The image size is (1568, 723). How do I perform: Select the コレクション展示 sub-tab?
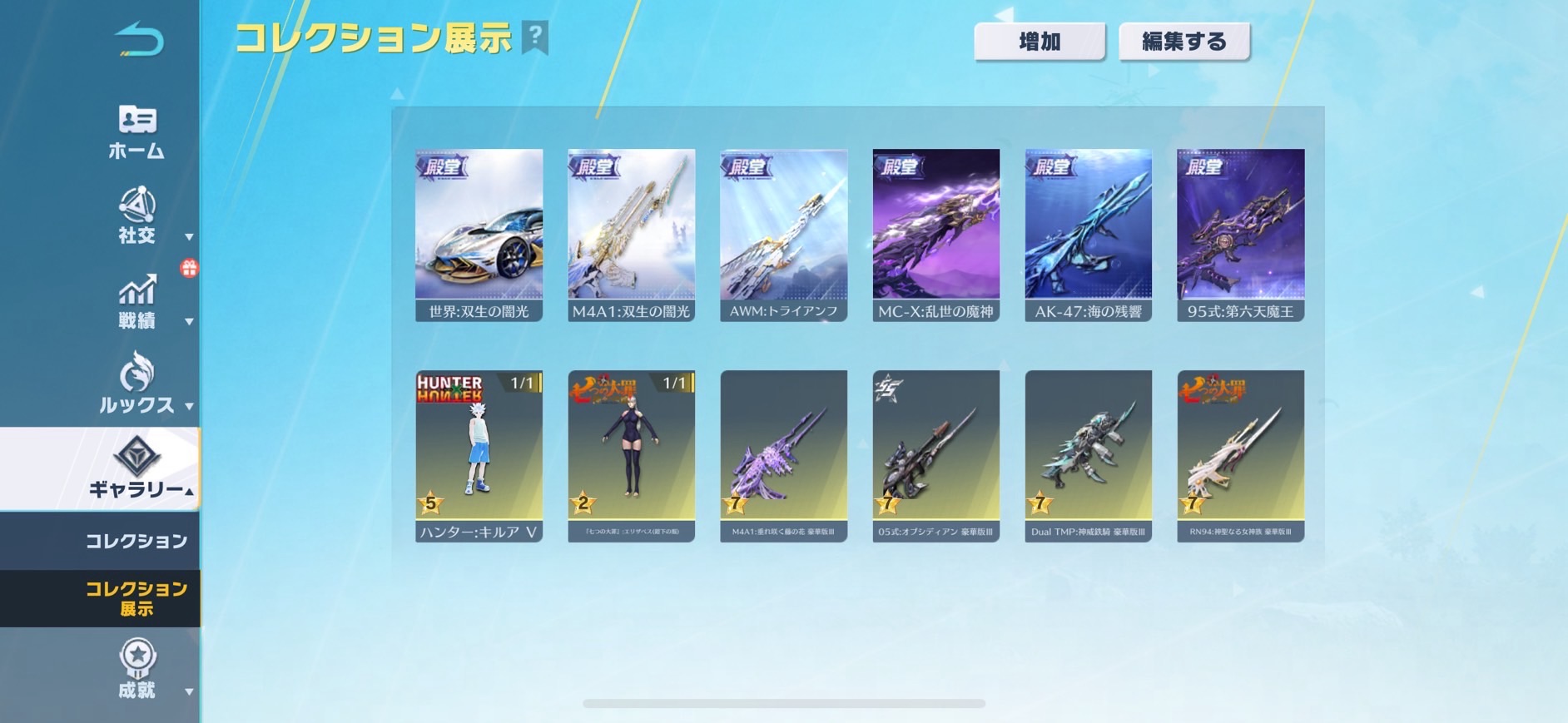[x=136, y=598]
